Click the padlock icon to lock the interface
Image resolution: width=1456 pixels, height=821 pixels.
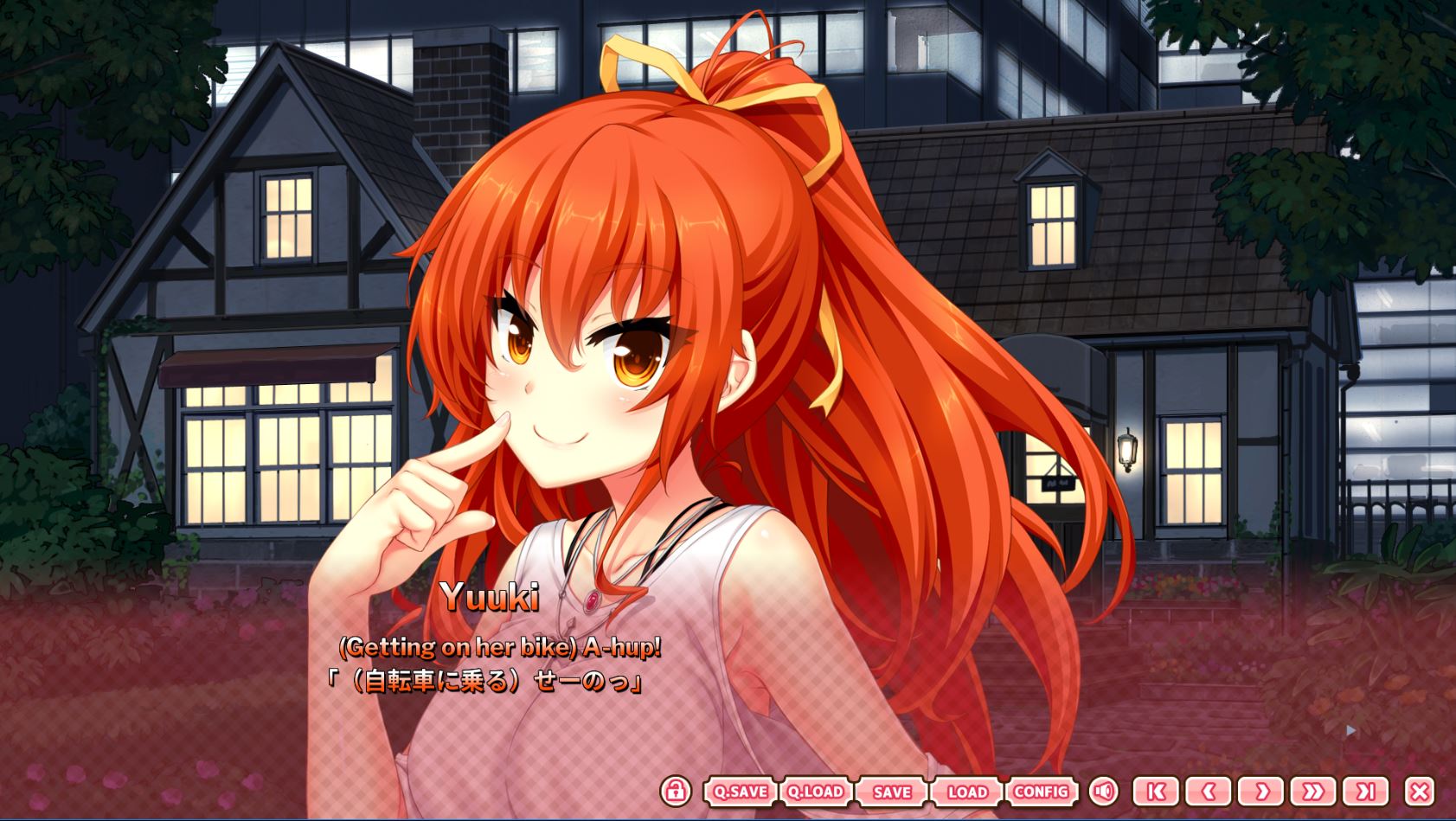[676, 792]
